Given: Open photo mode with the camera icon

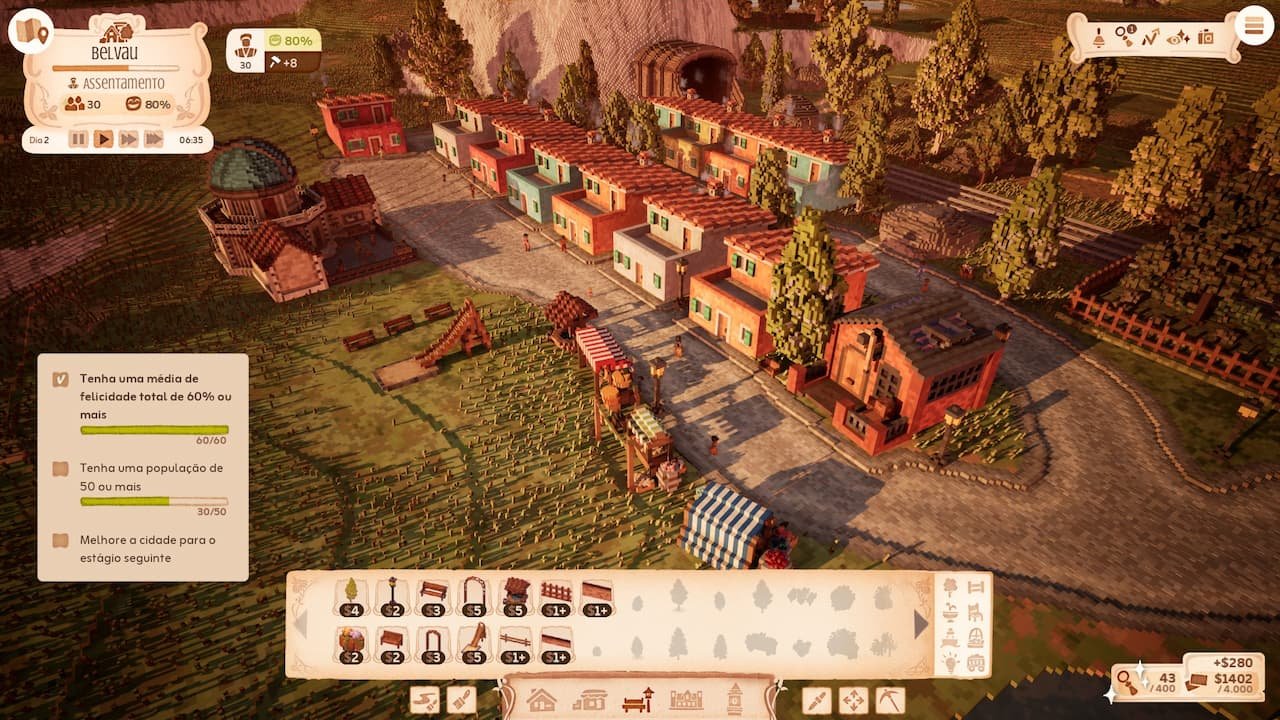Looking at the screenshot, I should (1205, 38).
